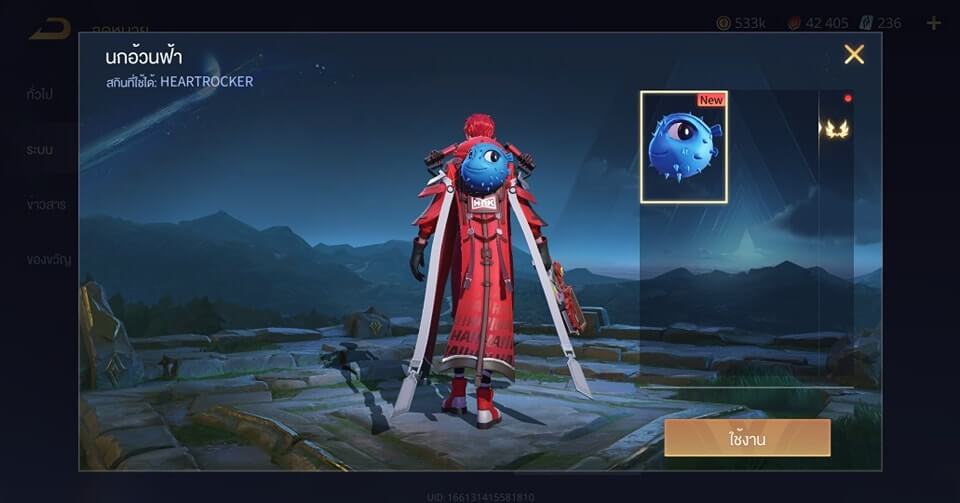The width and height of the screenshot is (960, 503).
Task: Switch to the ทั่วไป tab
Action: [40, 94]
